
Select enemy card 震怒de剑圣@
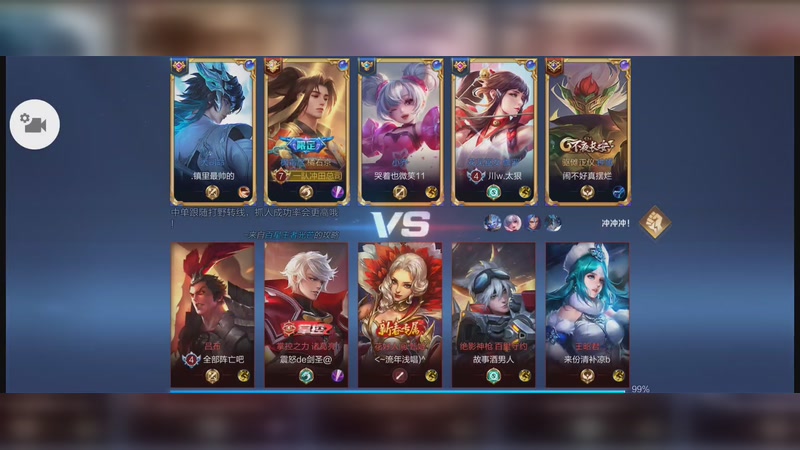point(306,314)
